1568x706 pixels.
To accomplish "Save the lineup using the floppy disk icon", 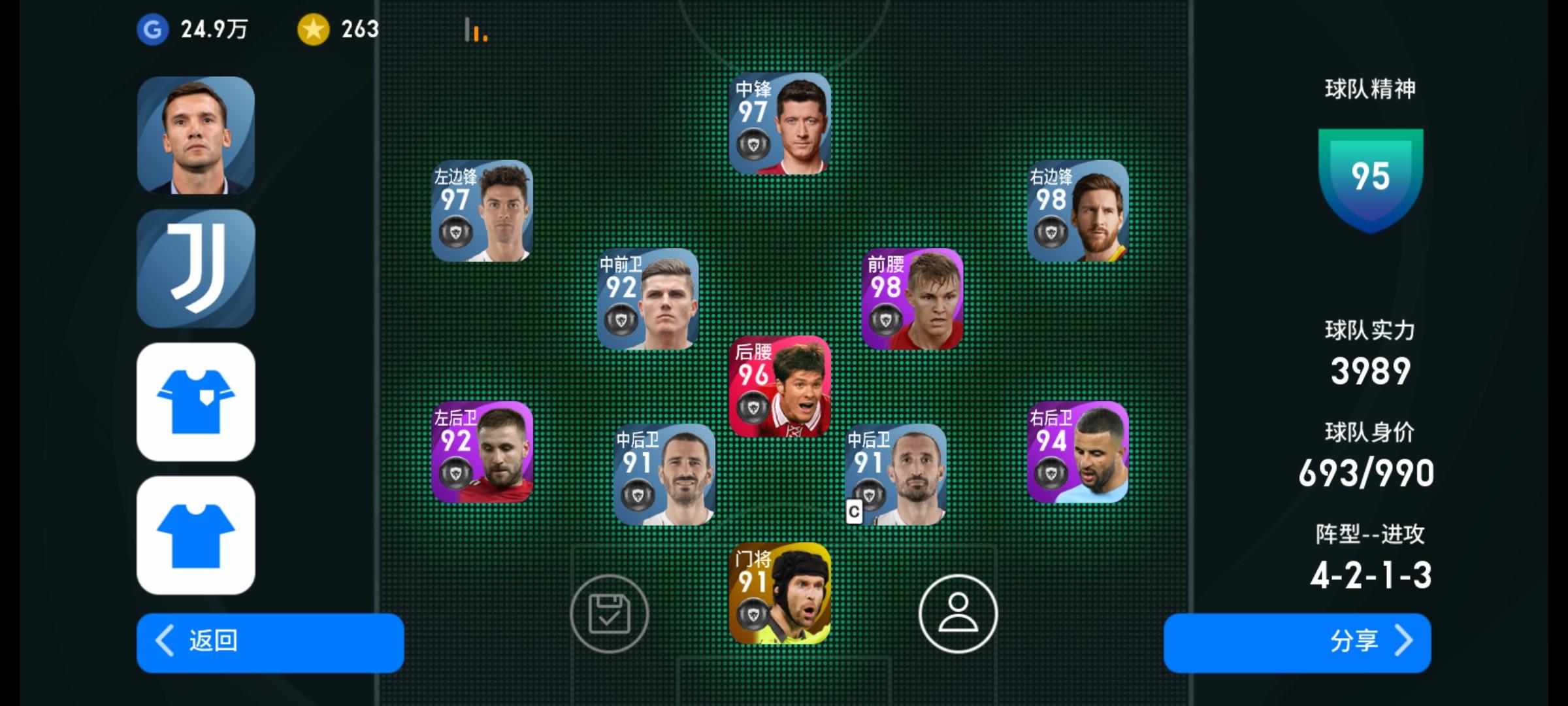I will (610, 614).
